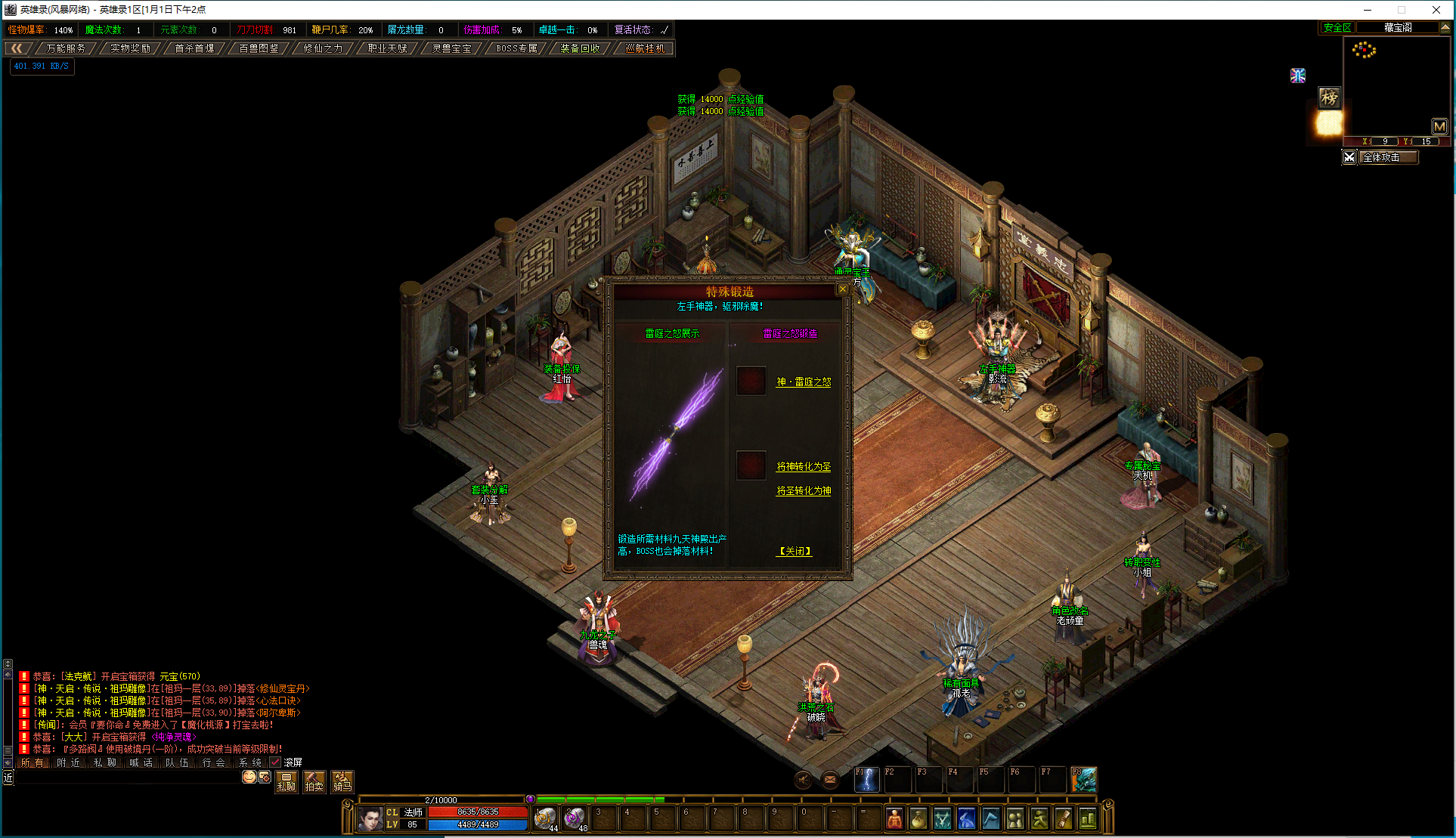Open the 拍卖 auction button
Viewport: 1456px width, 838px height.
pyautogui.click(x=314, y=781)
